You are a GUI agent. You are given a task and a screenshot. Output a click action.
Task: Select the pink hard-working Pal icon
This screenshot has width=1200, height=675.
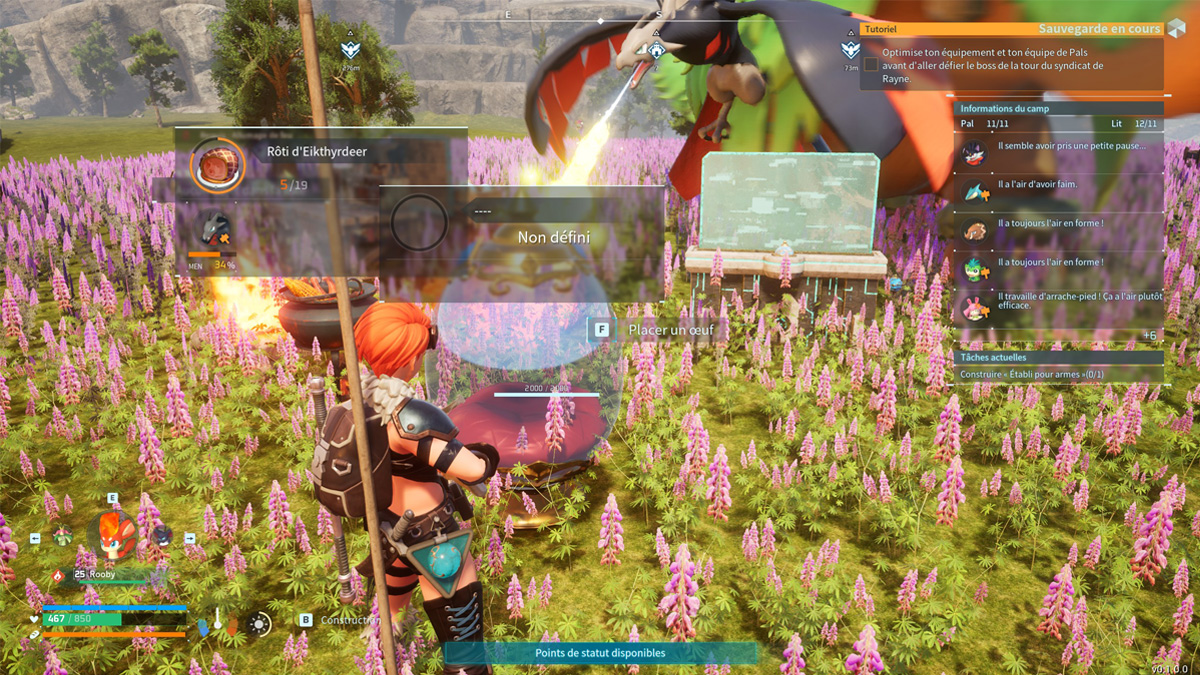point(975,305)
